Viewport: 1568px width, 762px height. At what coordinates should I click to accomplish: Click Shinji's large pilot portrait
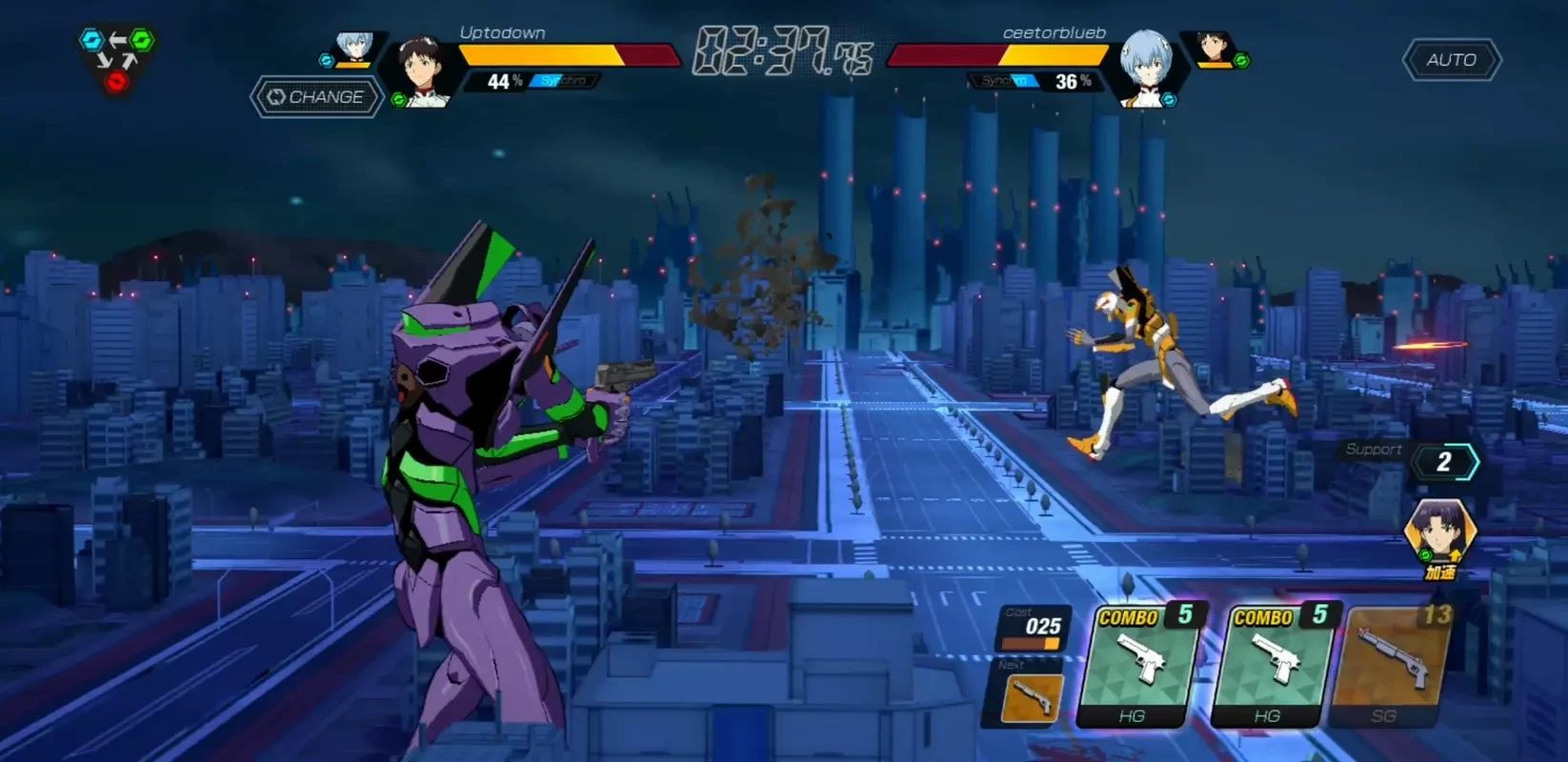[421, 71]
